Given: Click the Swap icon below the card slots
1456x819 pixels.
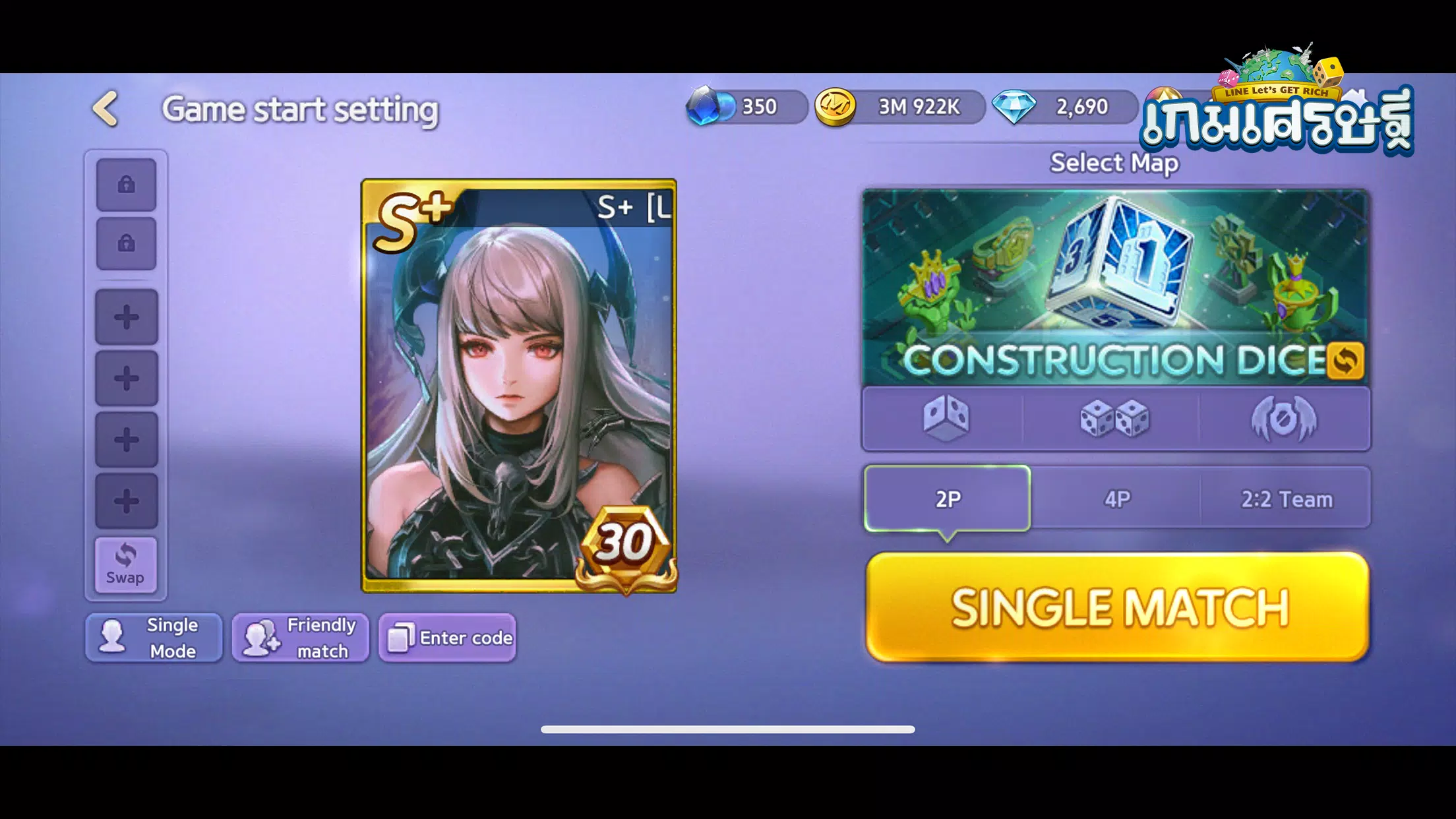Looking at the screenshot, I should tap(125, 564).
